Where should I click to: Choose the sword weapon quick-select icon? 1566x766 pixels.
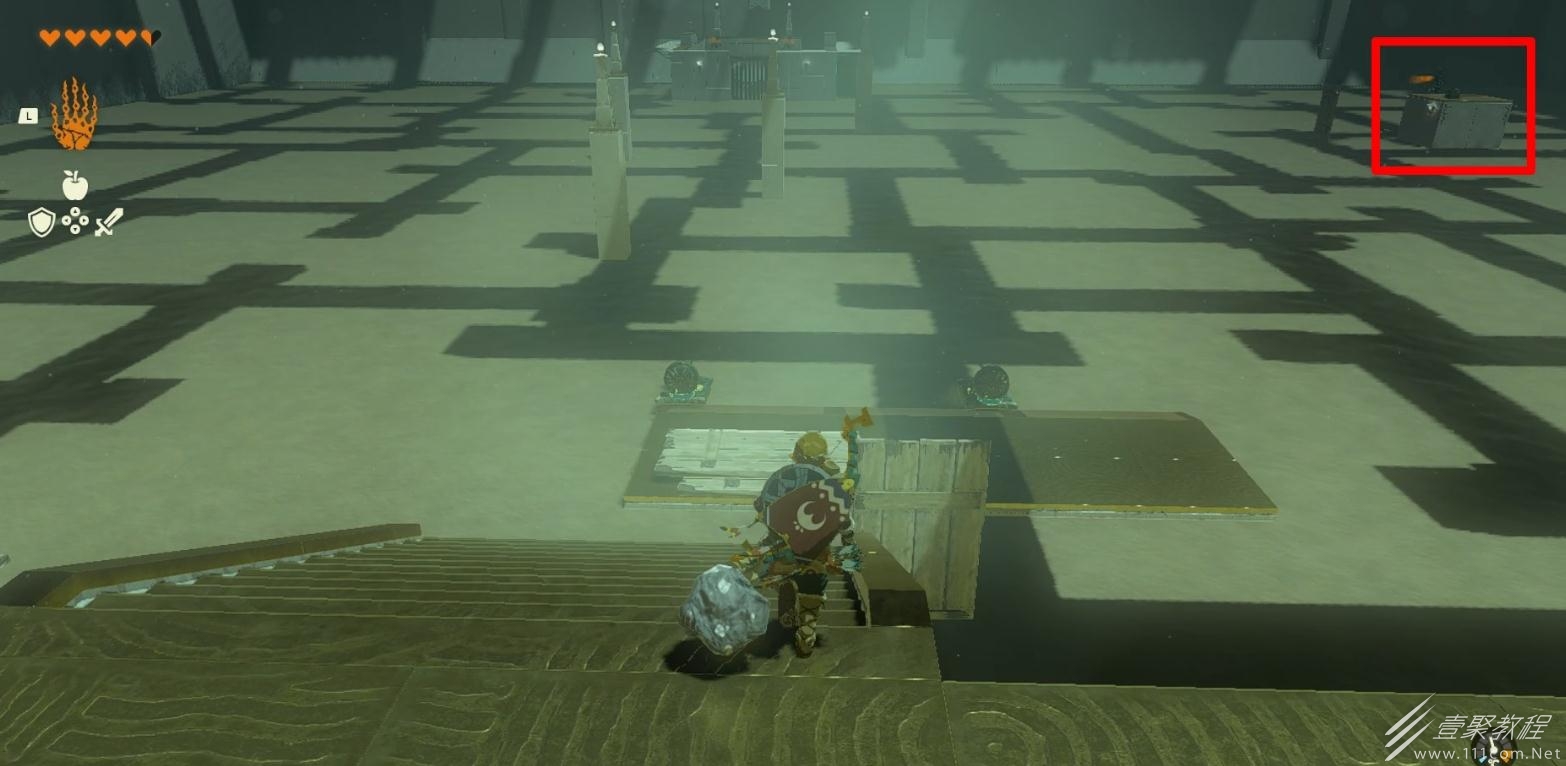108,222
